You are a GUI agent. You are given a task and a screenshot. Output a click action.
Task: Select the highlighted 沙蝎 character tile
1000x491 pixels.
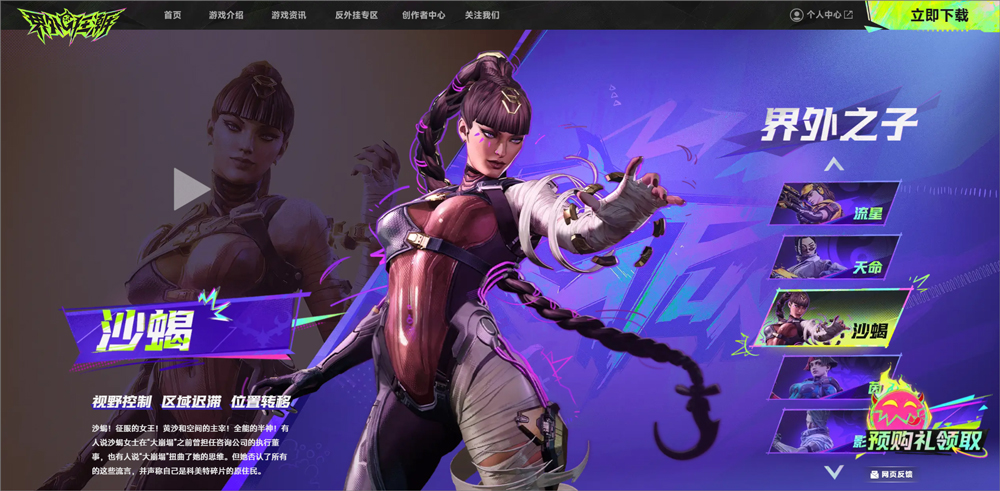tap(836, 320)
